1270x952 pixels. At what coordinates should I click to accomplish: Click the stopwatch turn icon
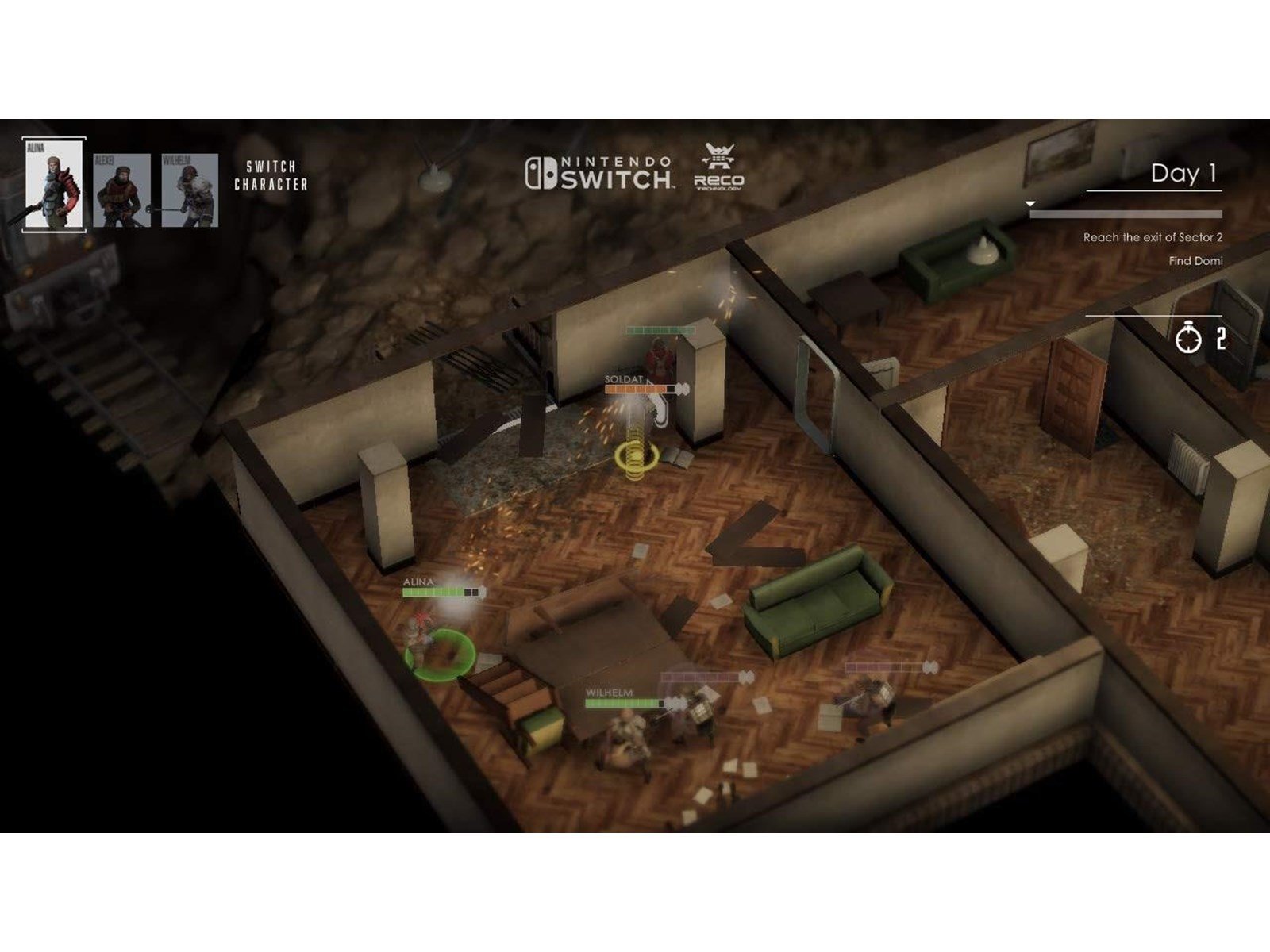tap(1188, 339)
